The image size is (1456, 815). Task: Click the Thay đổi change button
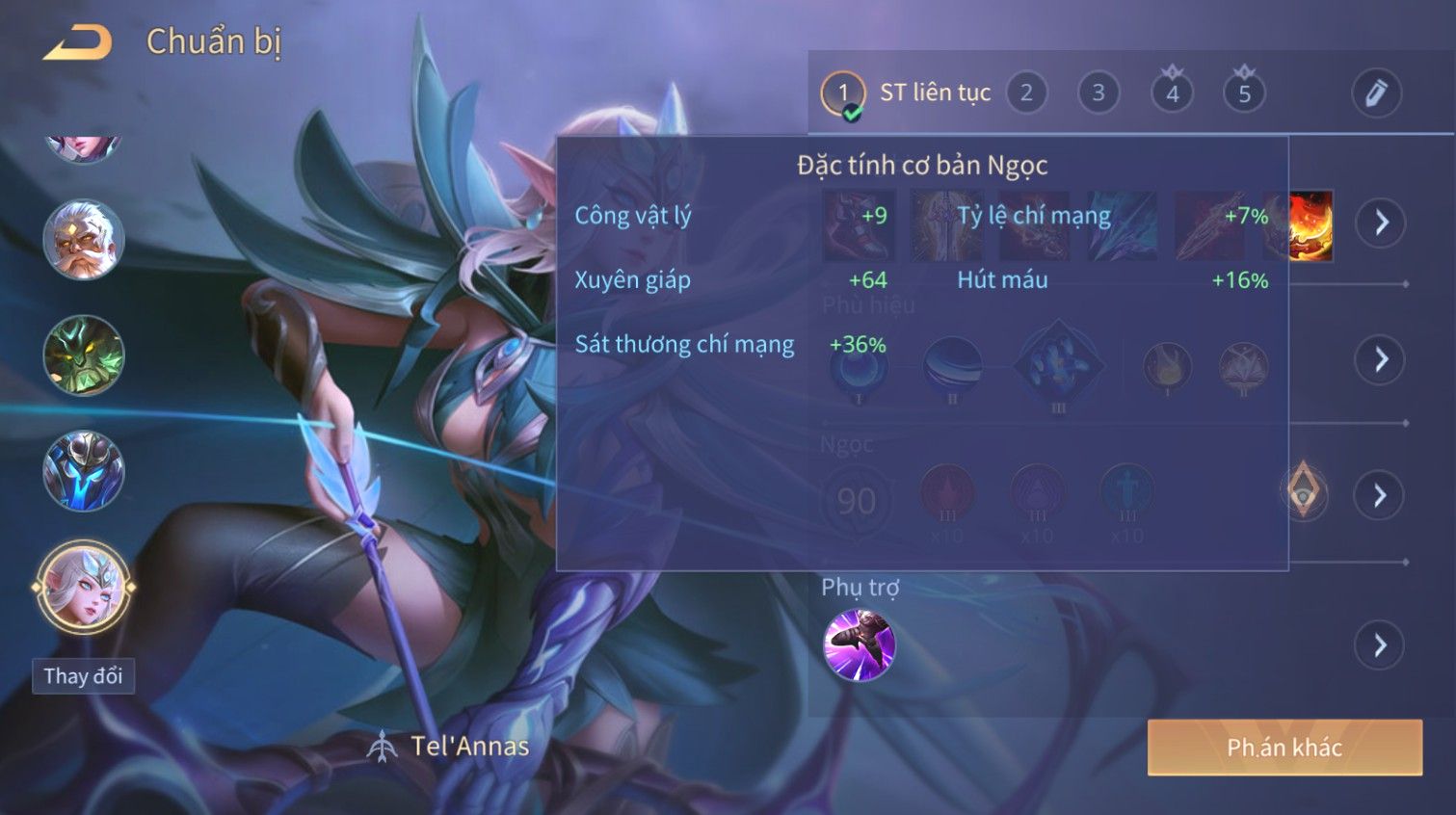(x=83, y=676)
